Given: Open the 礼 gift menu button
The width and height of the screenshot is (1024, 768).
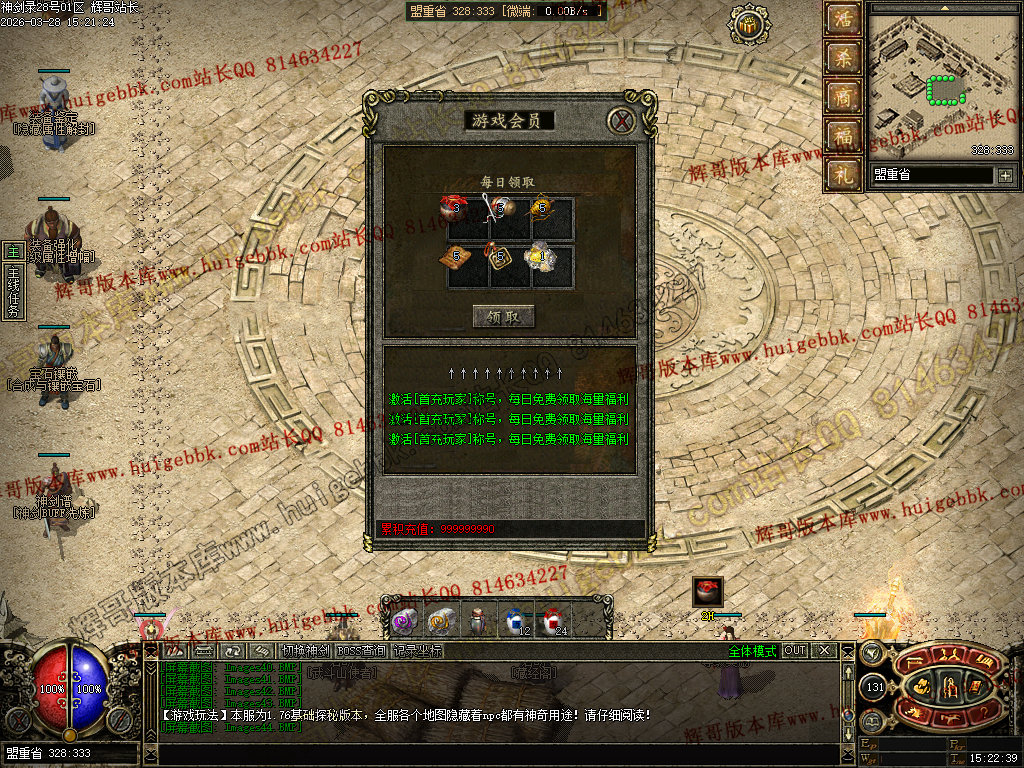Looking at the screenshot, I should [x=842, y=174].
